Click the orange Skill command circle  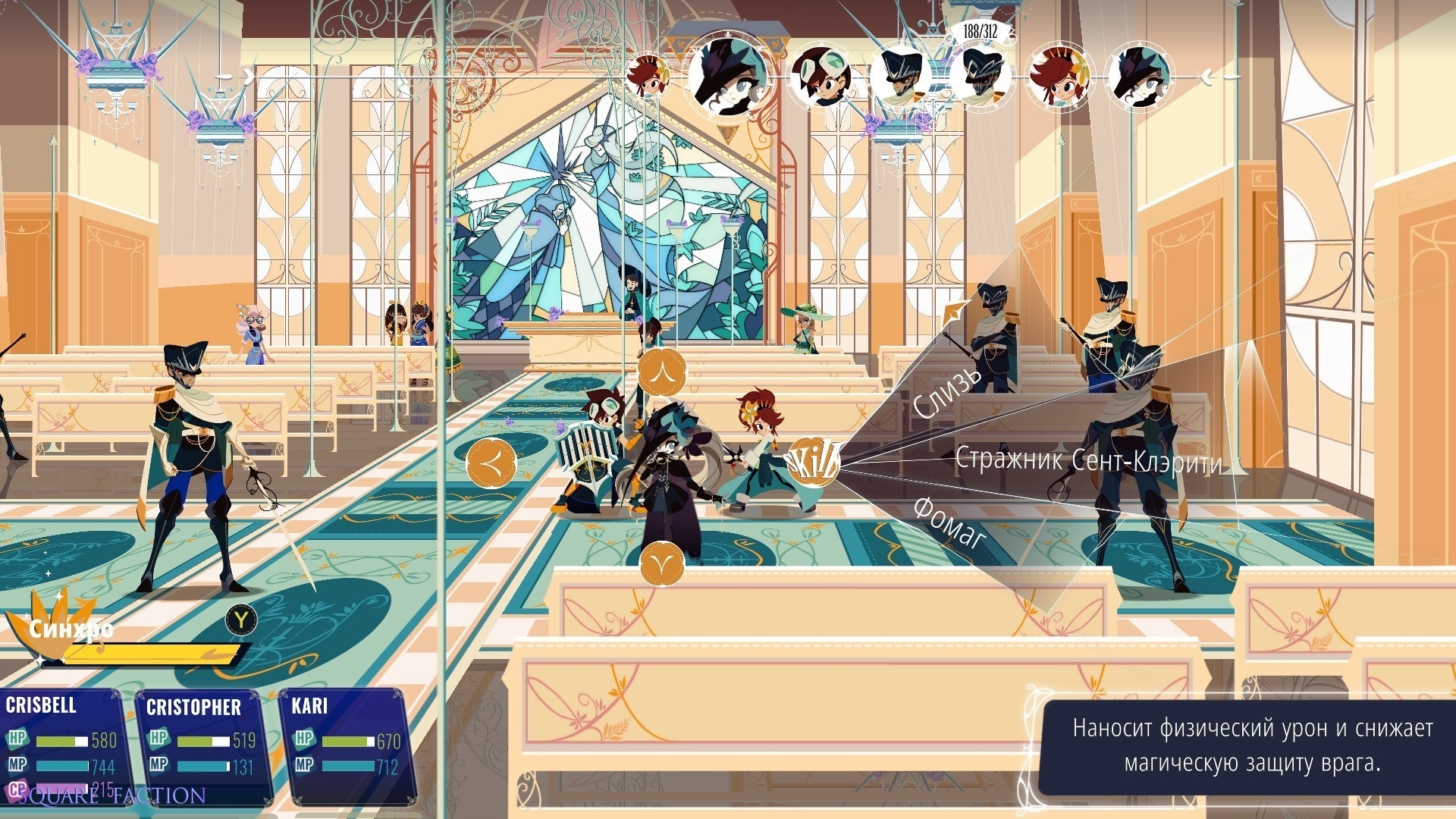click(813, 461)
